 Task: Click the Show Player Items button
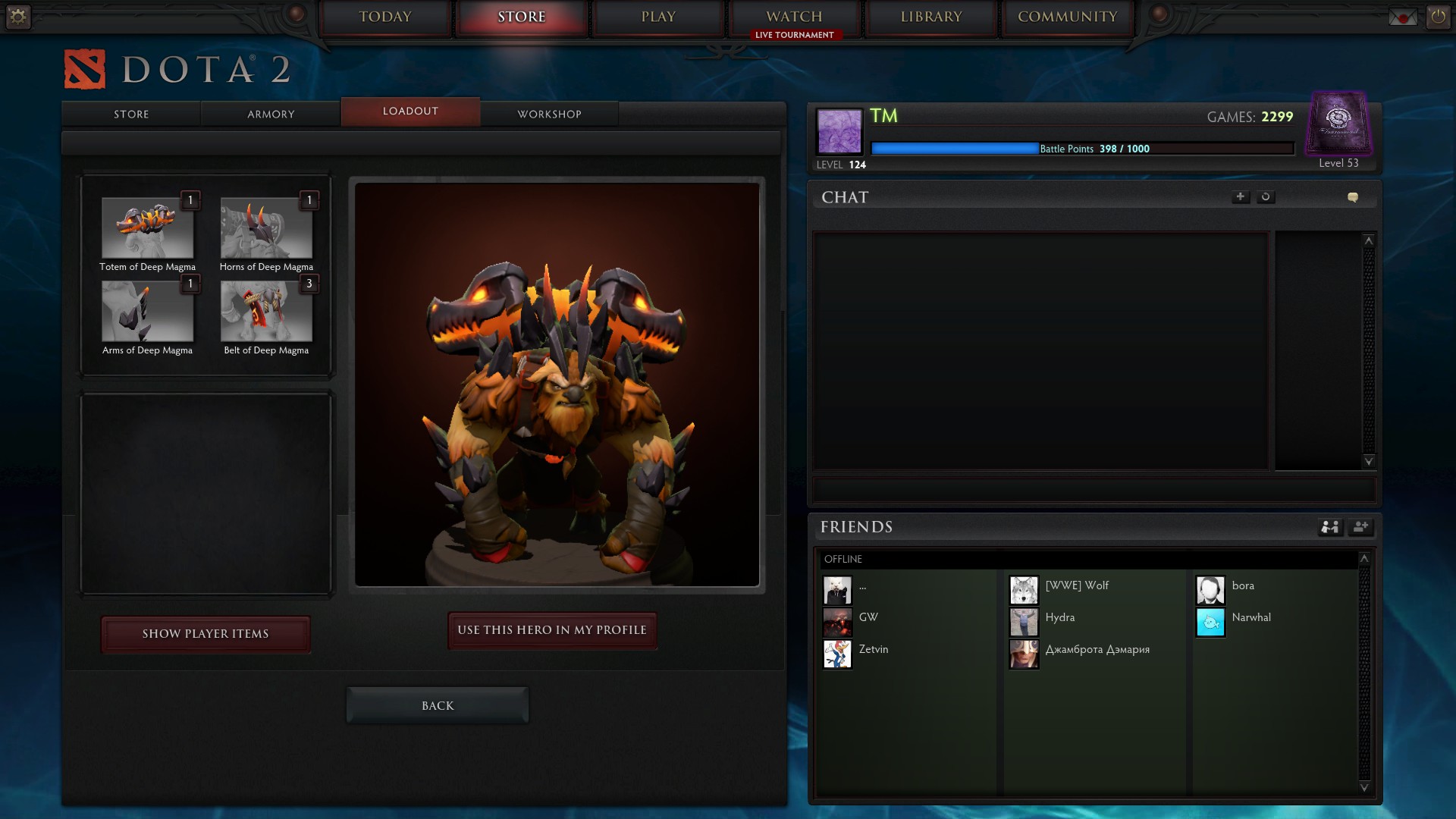(206, 634)
